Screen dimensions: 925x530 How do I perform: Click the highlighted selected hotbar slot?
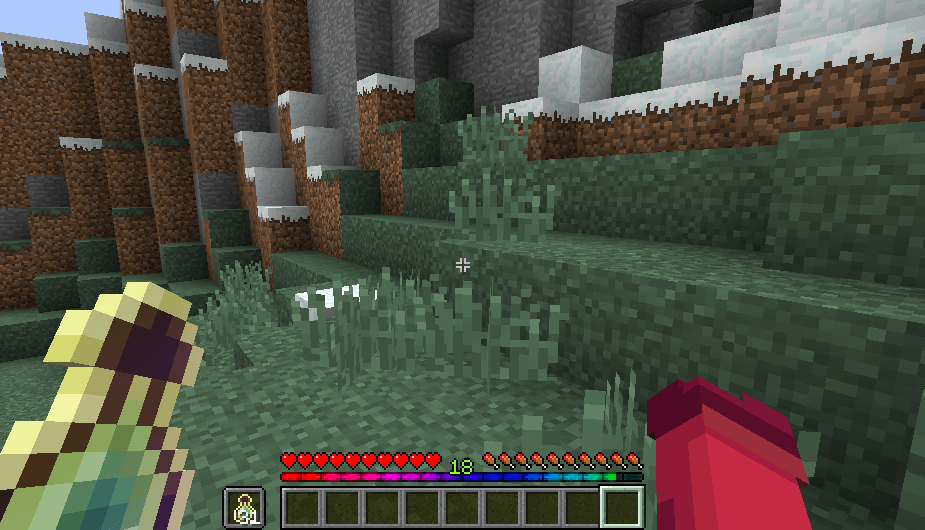(x=621, y=508)
